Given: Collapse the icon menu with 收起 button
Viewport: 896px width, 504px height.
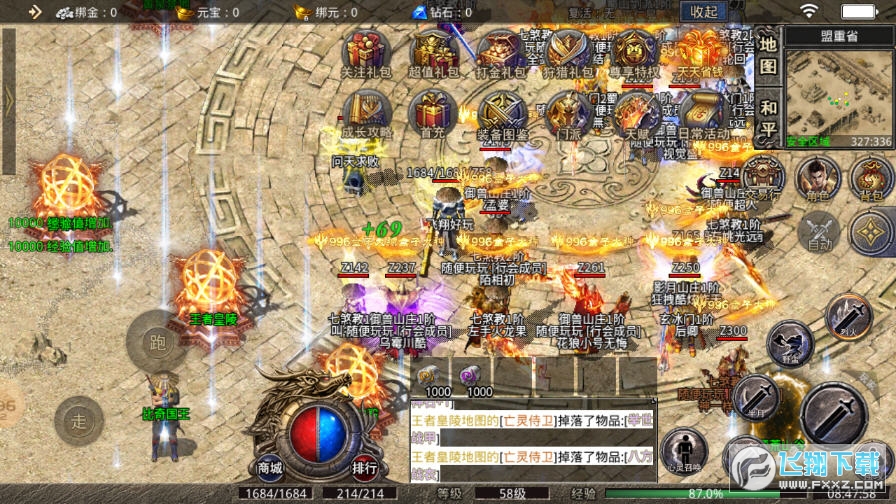Looking at the screenshot, I should tap(704, 12).
